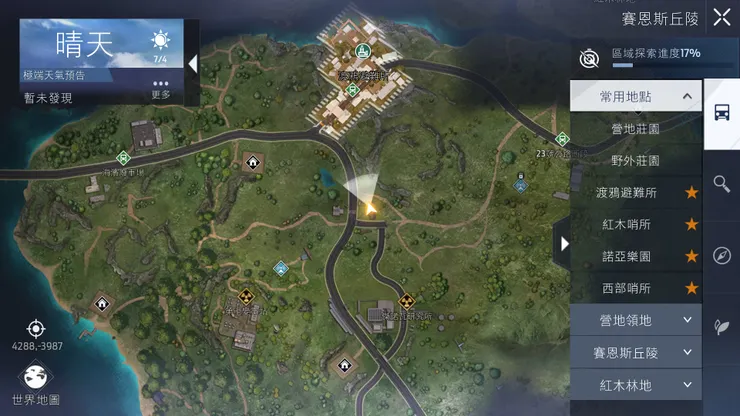Hide the side list with the arrow
This screenshot has width=740, height=416.
tap(564, 243)
